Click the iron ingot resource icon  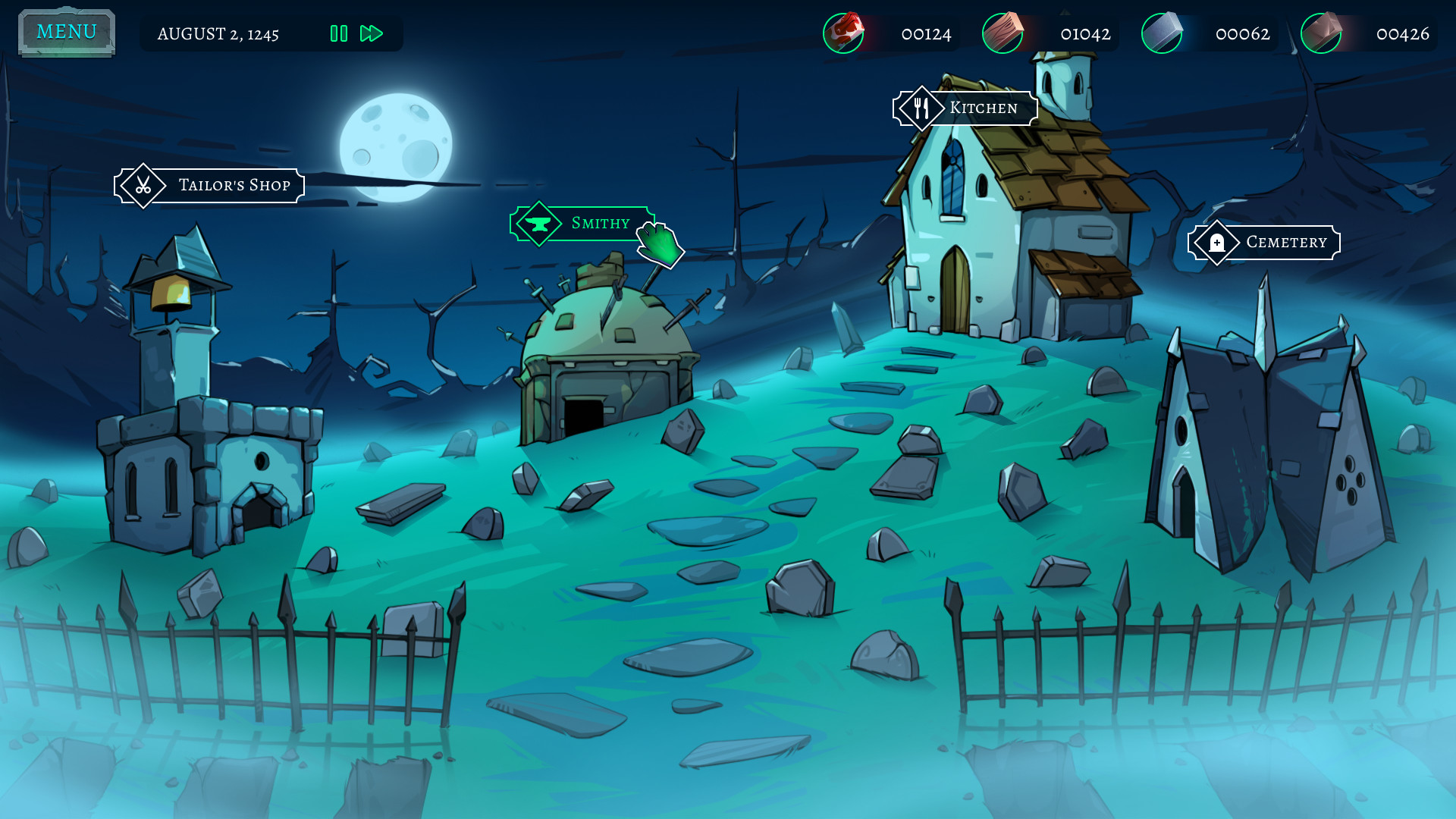1163,33
